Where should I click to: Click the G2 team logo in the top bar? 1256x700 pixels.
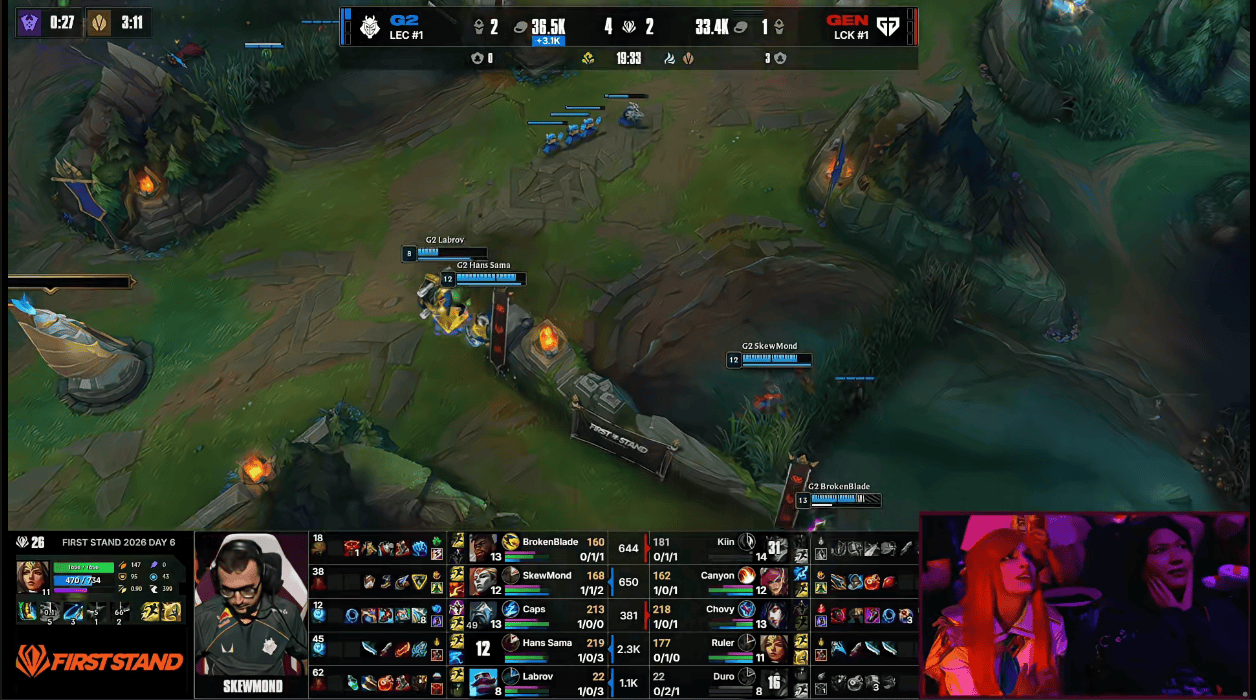369,27
